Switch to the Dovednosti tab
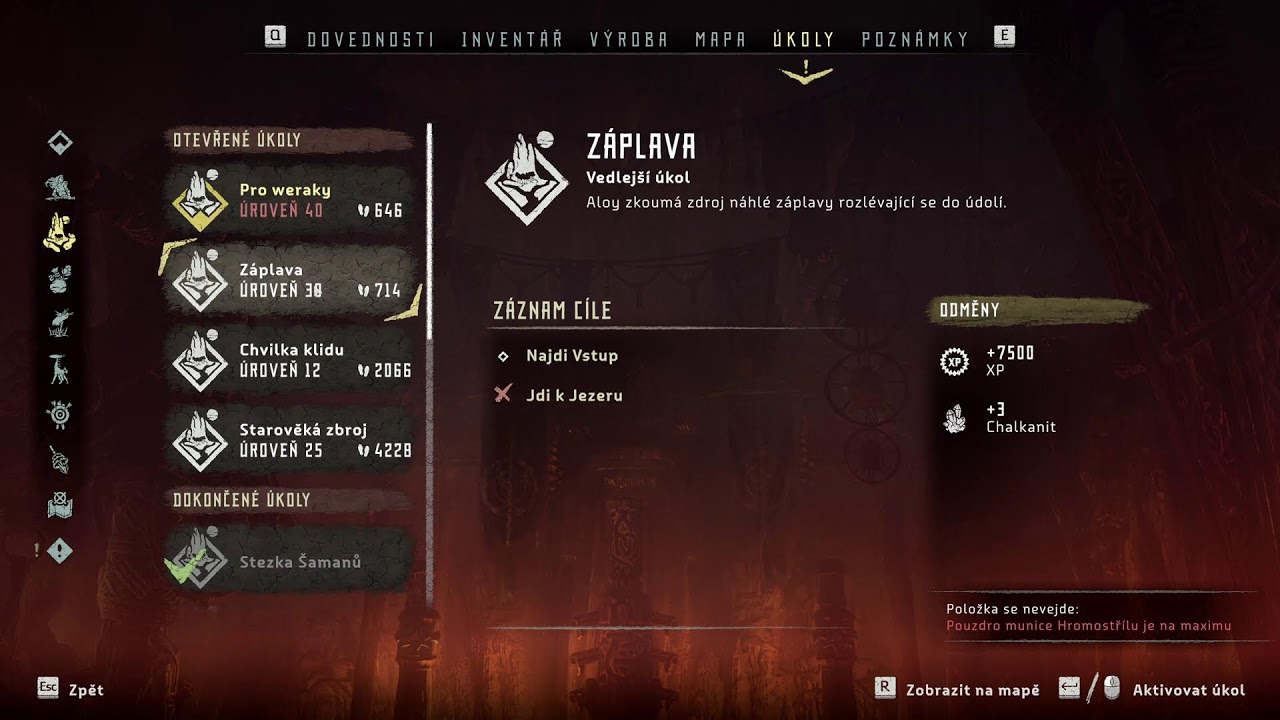This screenshot has width=1280, height=720. coord(370,40)
